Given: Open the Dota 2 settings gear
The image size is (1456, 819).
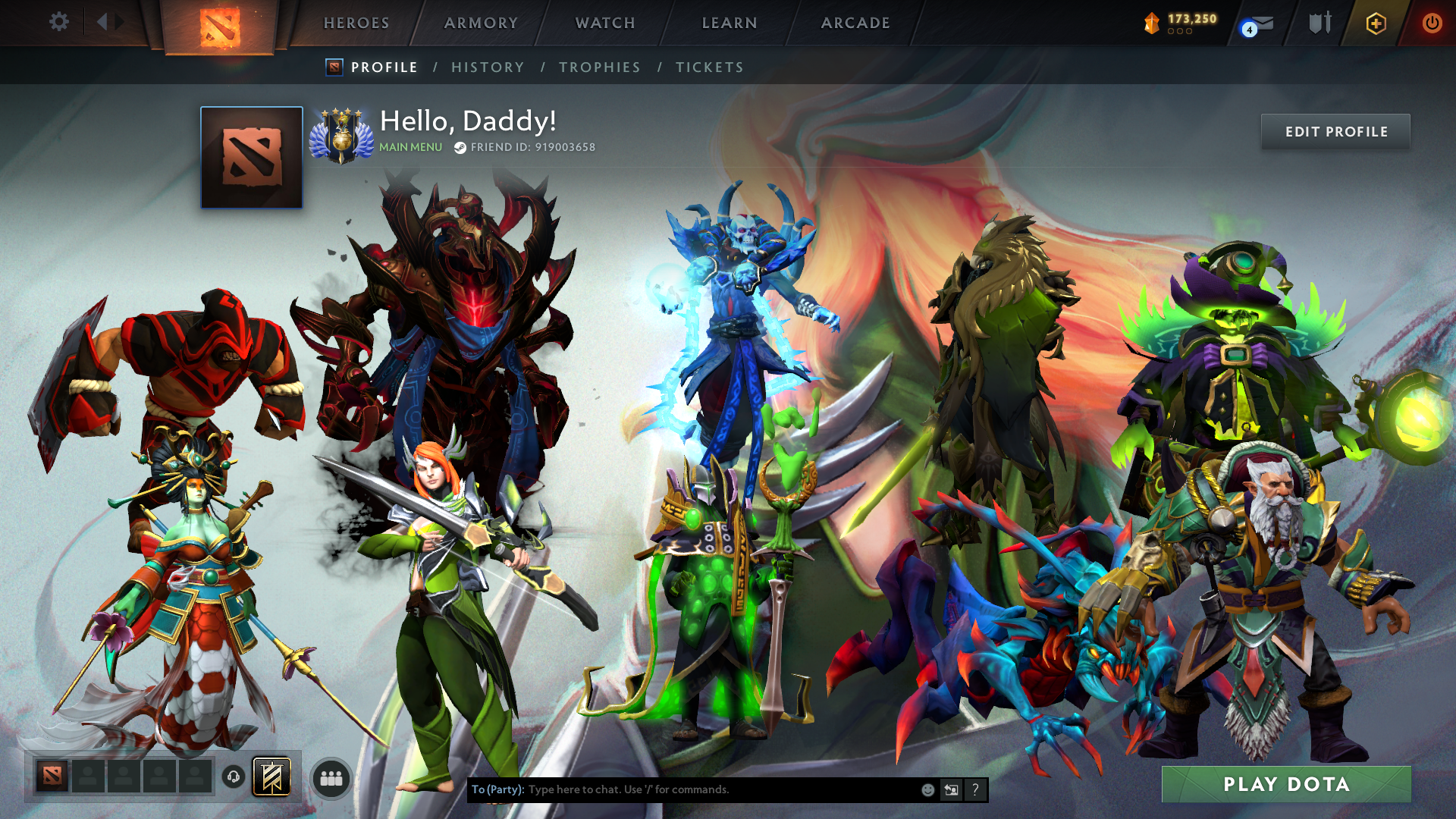Looking at the screenshot, I should [x=59, y=22].
